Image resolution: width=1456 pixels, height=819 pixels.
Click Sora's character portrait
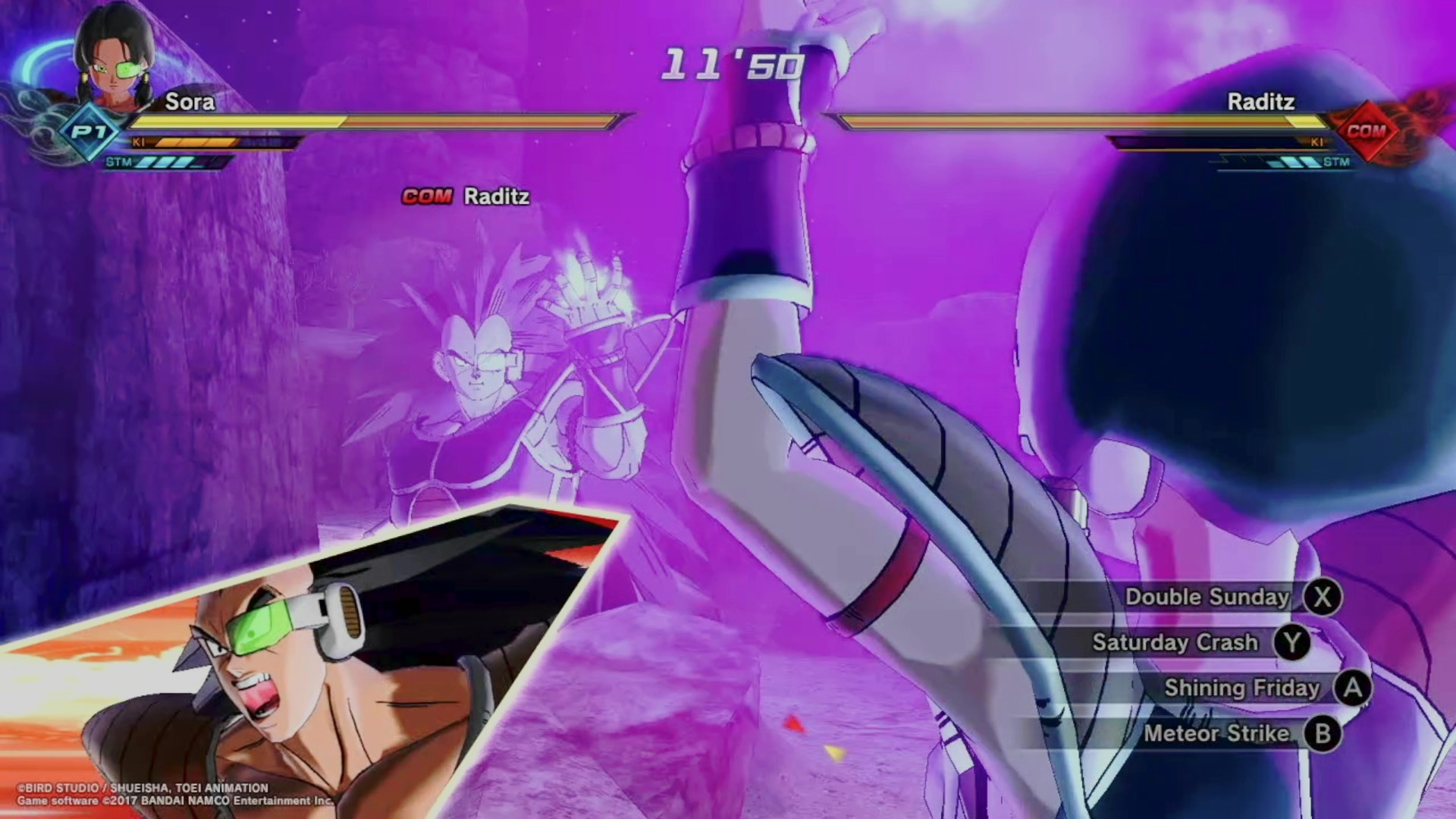[x=115, y=57]
